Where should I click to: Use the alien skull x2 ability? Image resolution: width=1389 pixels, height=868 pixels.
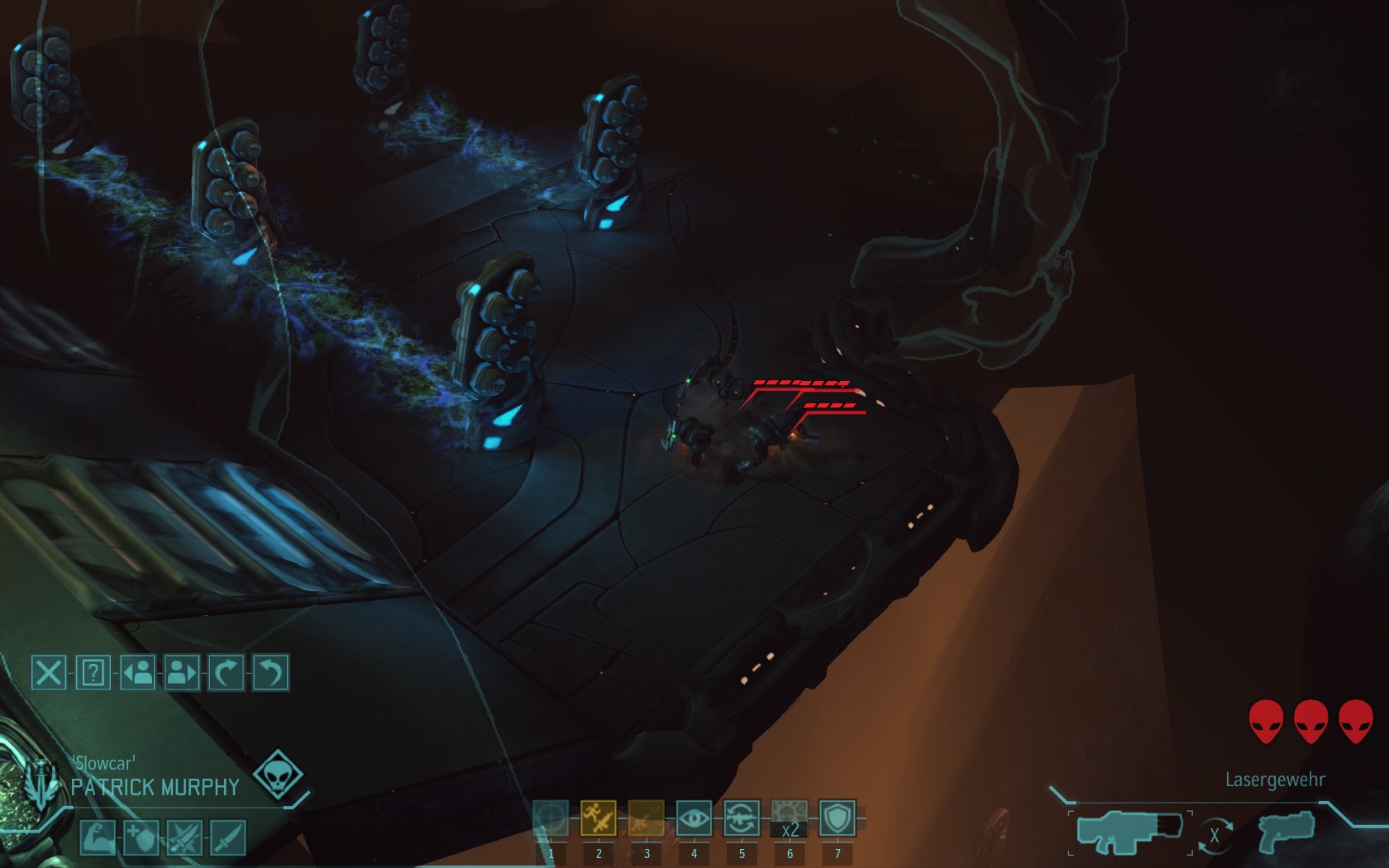(790, 818)
